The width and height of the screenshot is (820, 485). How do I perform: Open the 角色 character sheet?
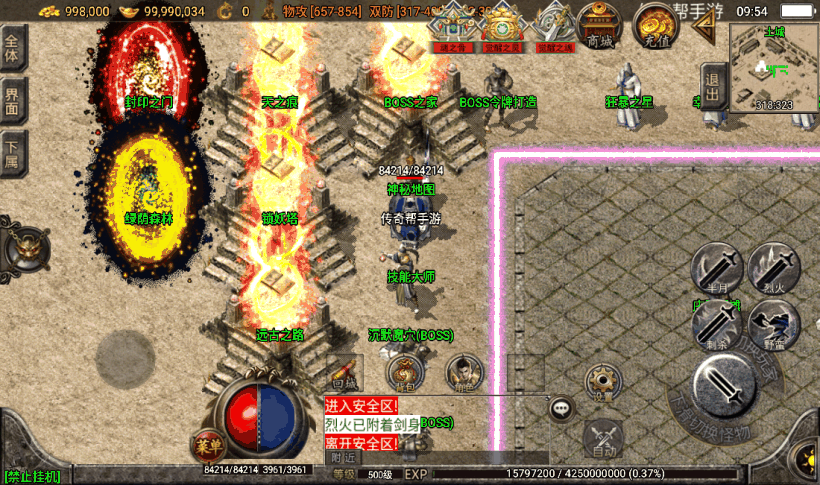coord(460,372)
